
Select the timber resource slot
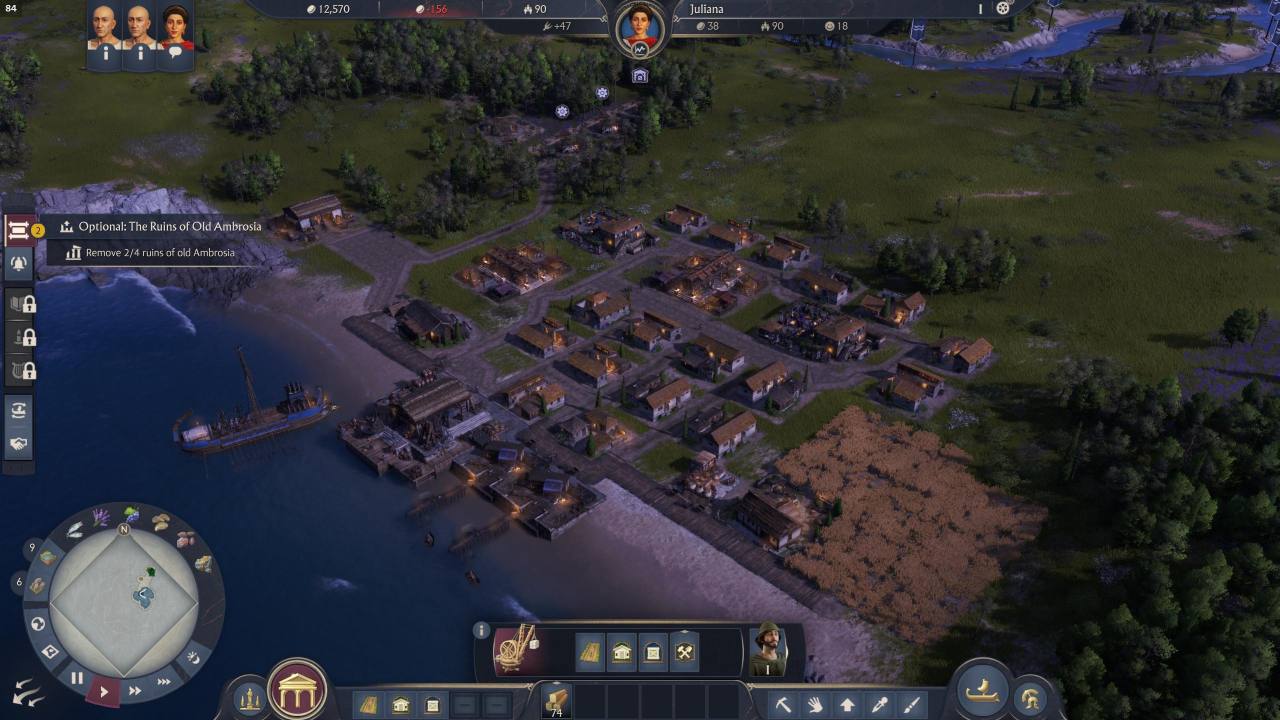[556, 700]
